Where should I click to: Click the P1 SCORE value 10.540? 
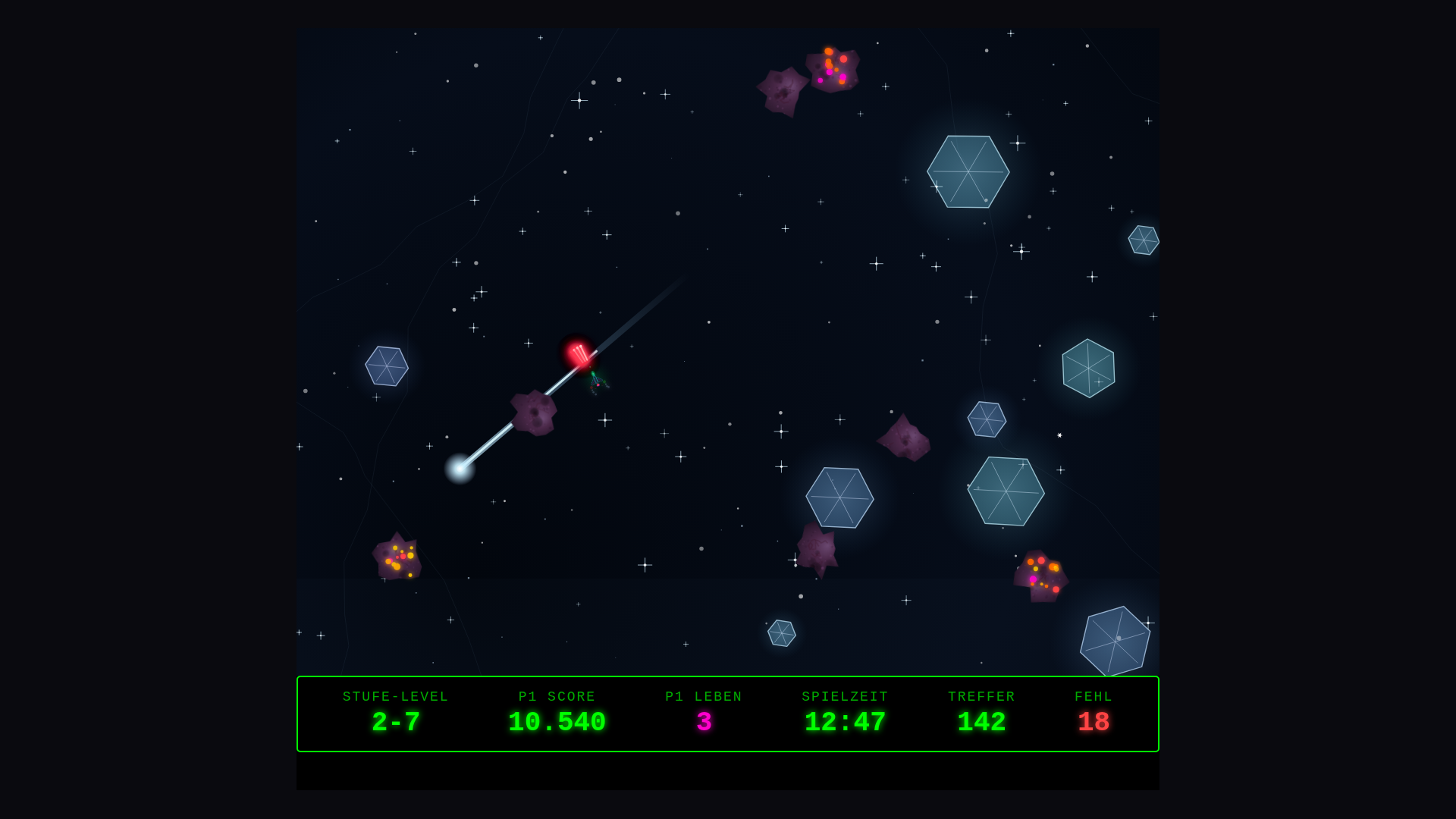click(x=557, y=722)
